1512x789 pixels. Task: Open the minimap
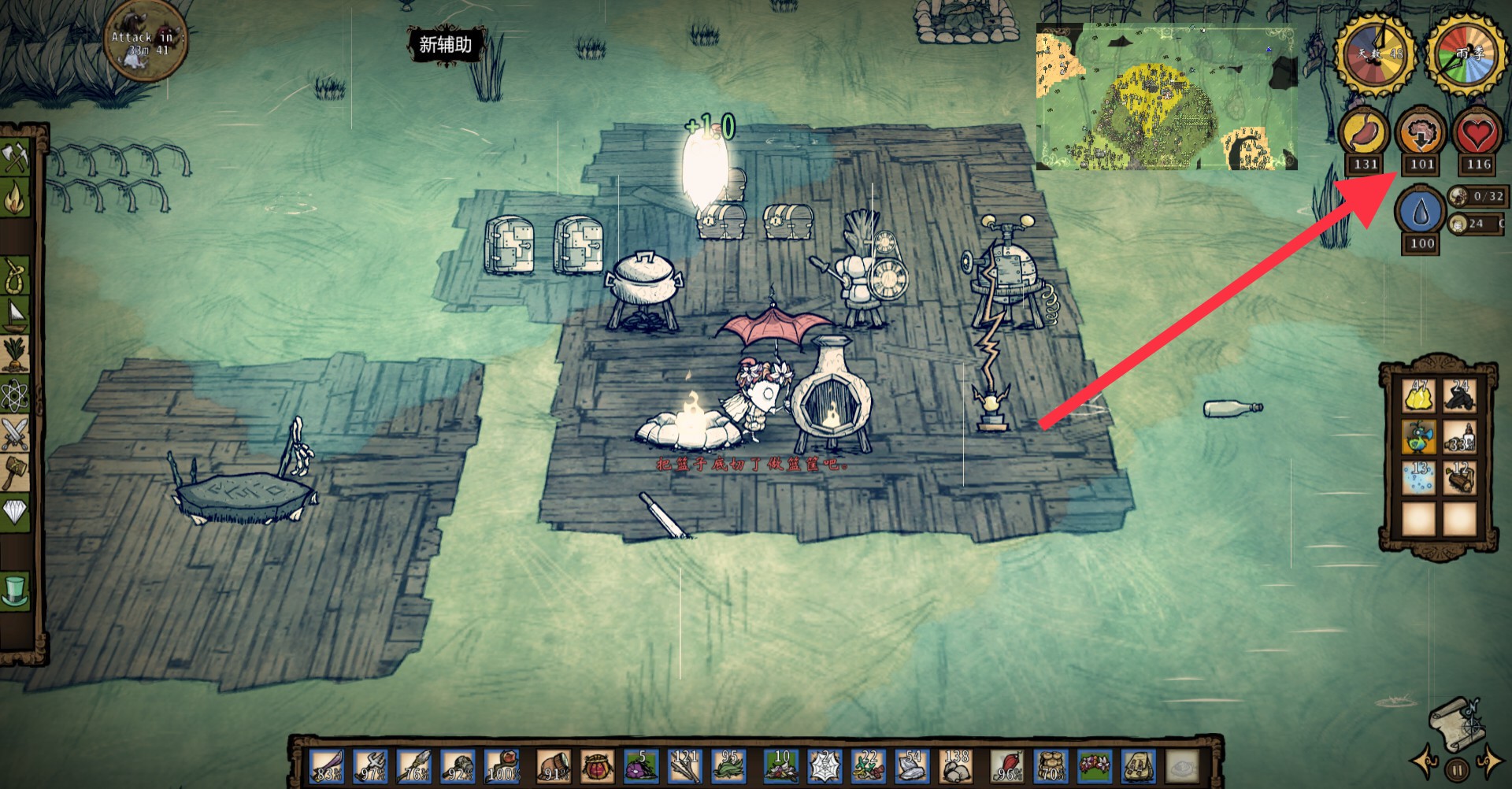click(1165, 97)
